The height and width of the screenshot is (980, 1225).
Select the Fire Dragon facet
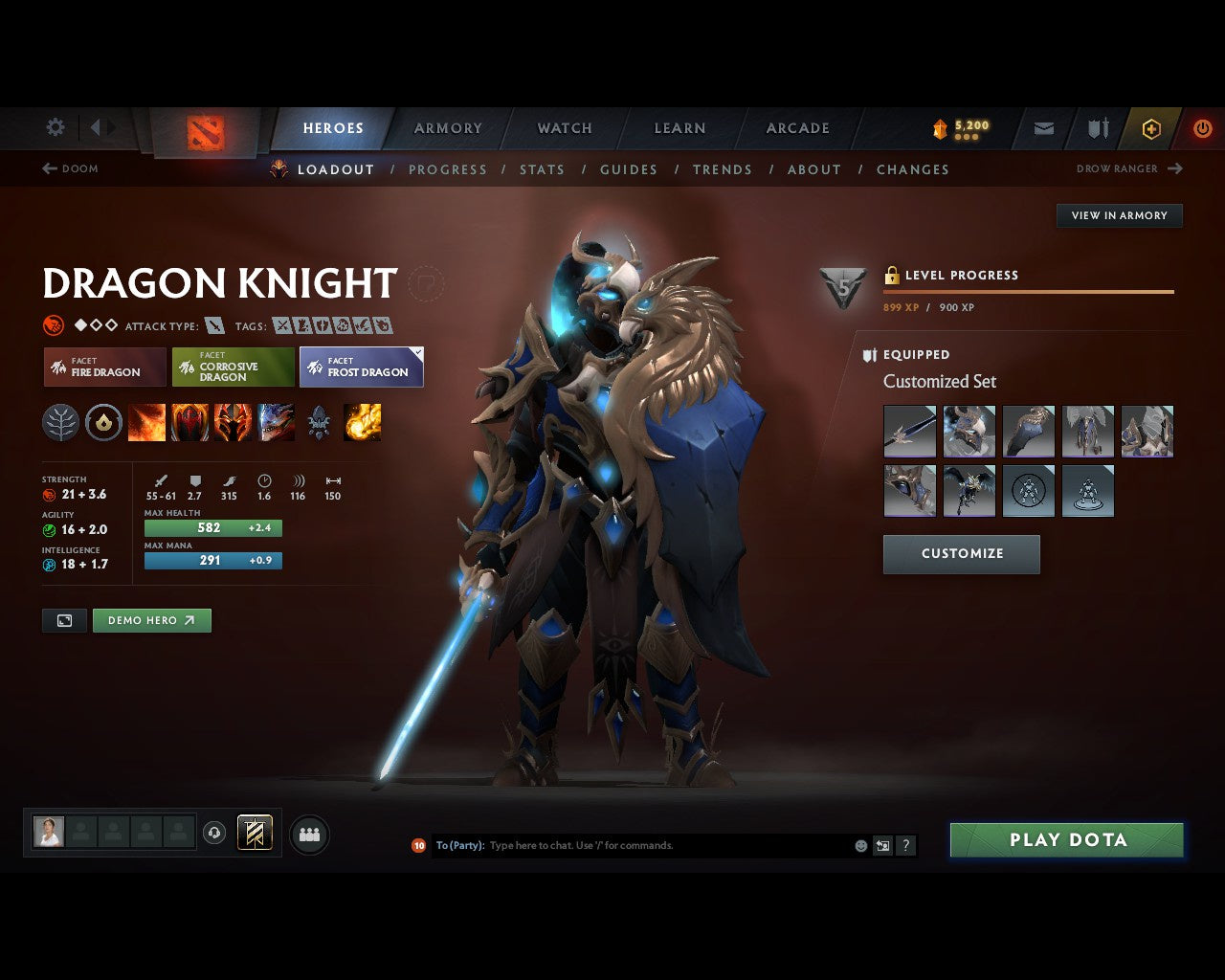103,367
